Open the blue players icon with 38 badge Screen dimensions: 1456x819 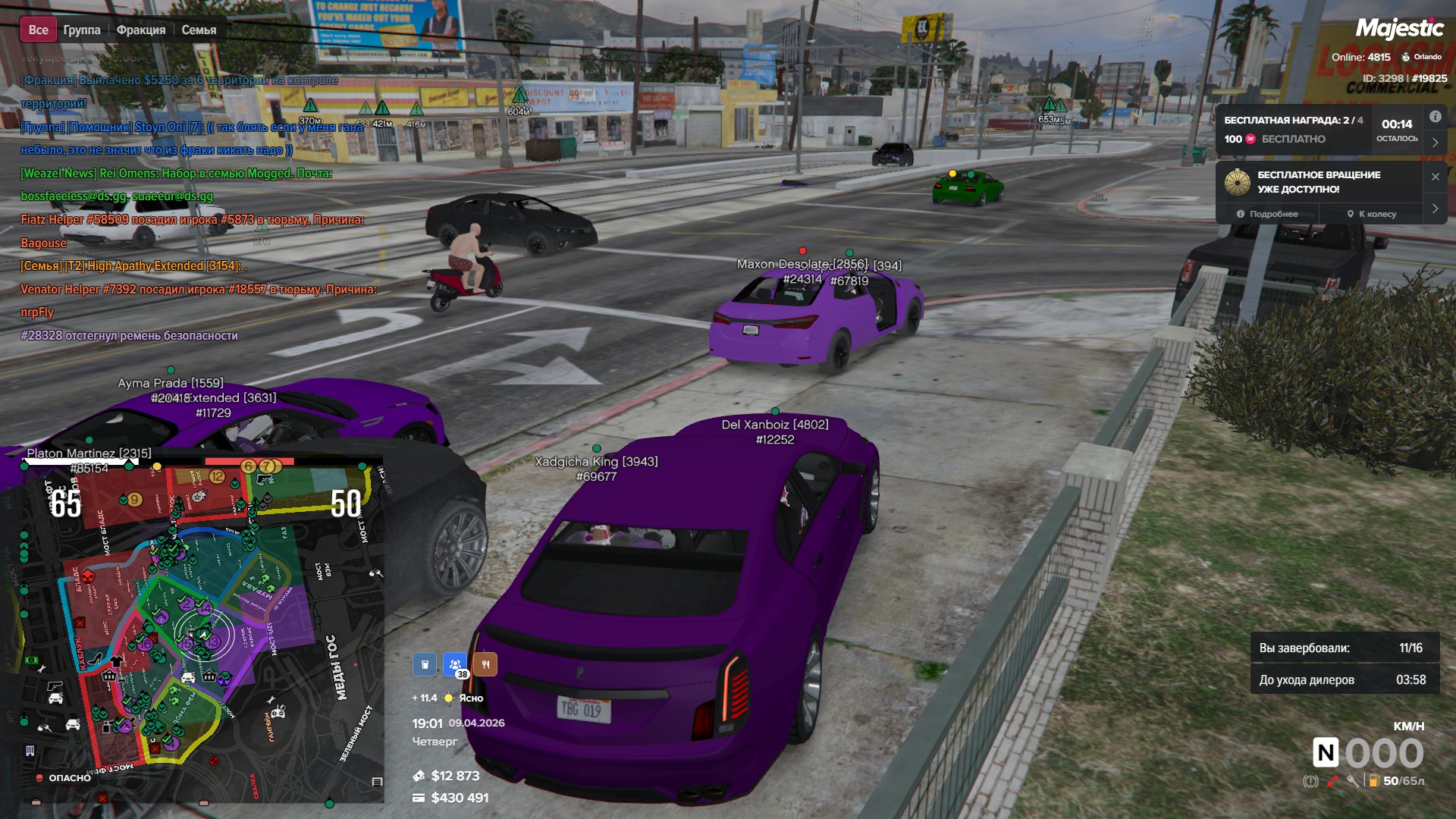coord(455,664)
